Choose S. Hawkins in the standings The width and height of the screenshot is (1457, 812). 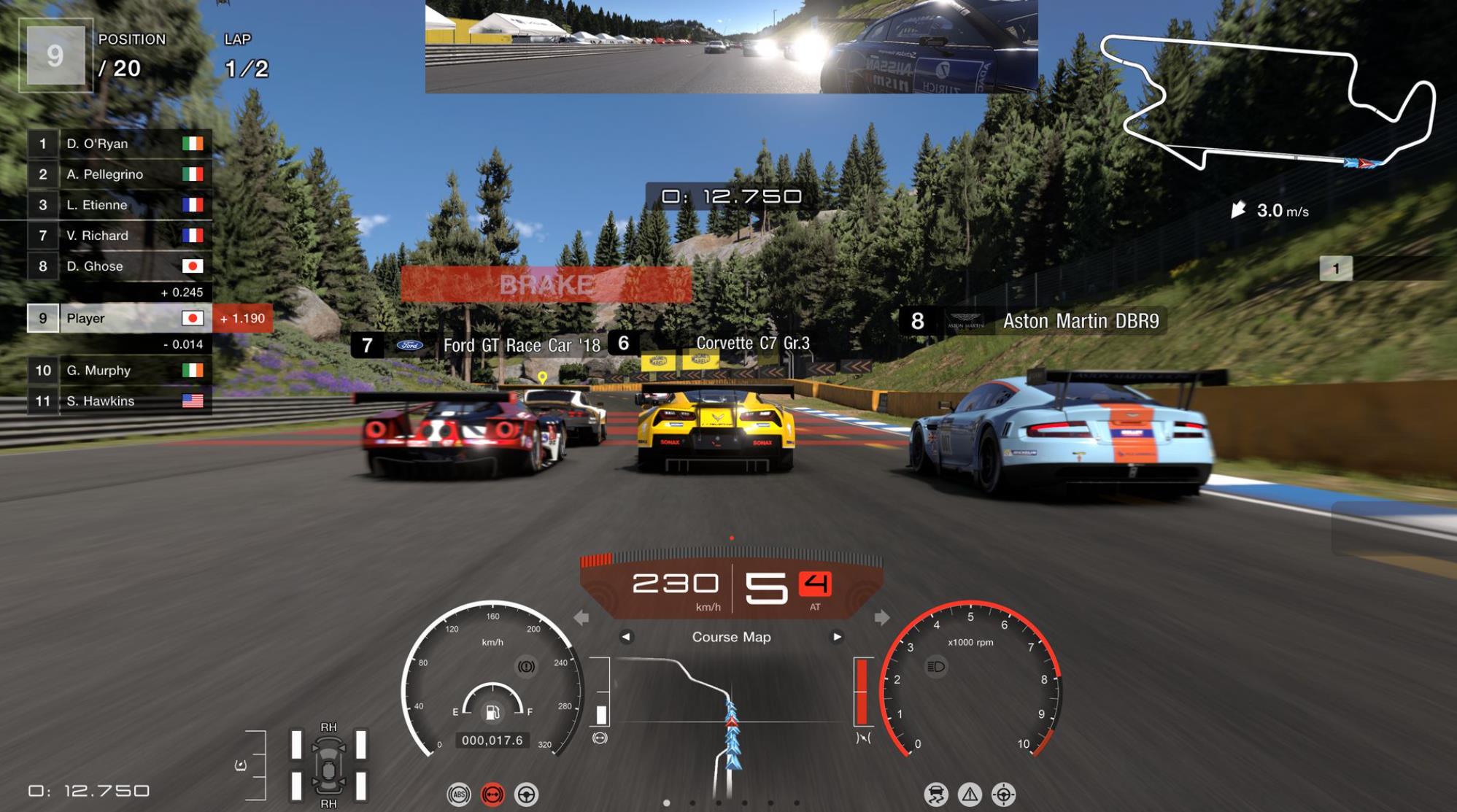[120, 401]
